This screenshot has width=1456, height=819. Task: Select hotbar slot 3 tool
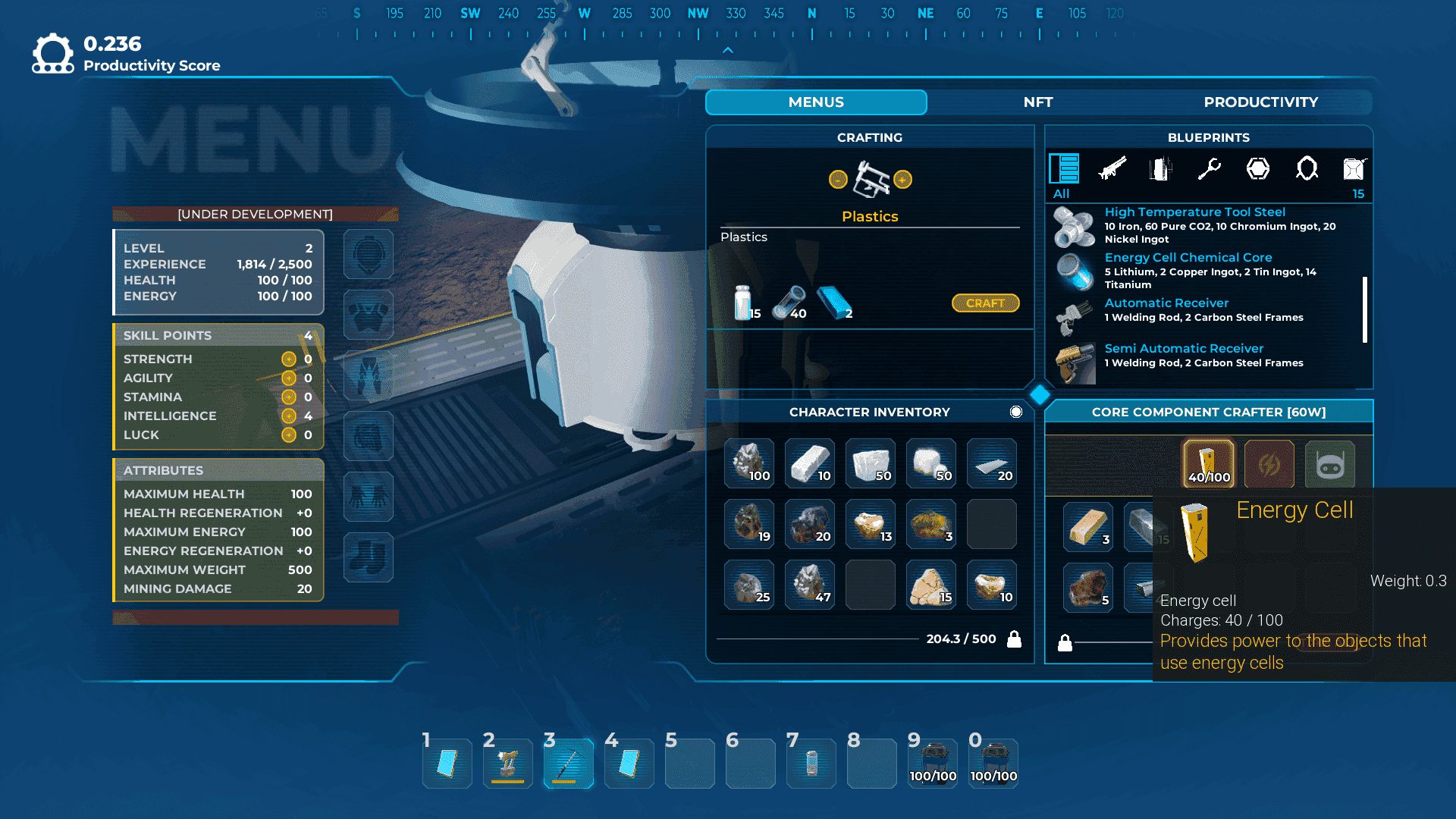coord(568,764)
